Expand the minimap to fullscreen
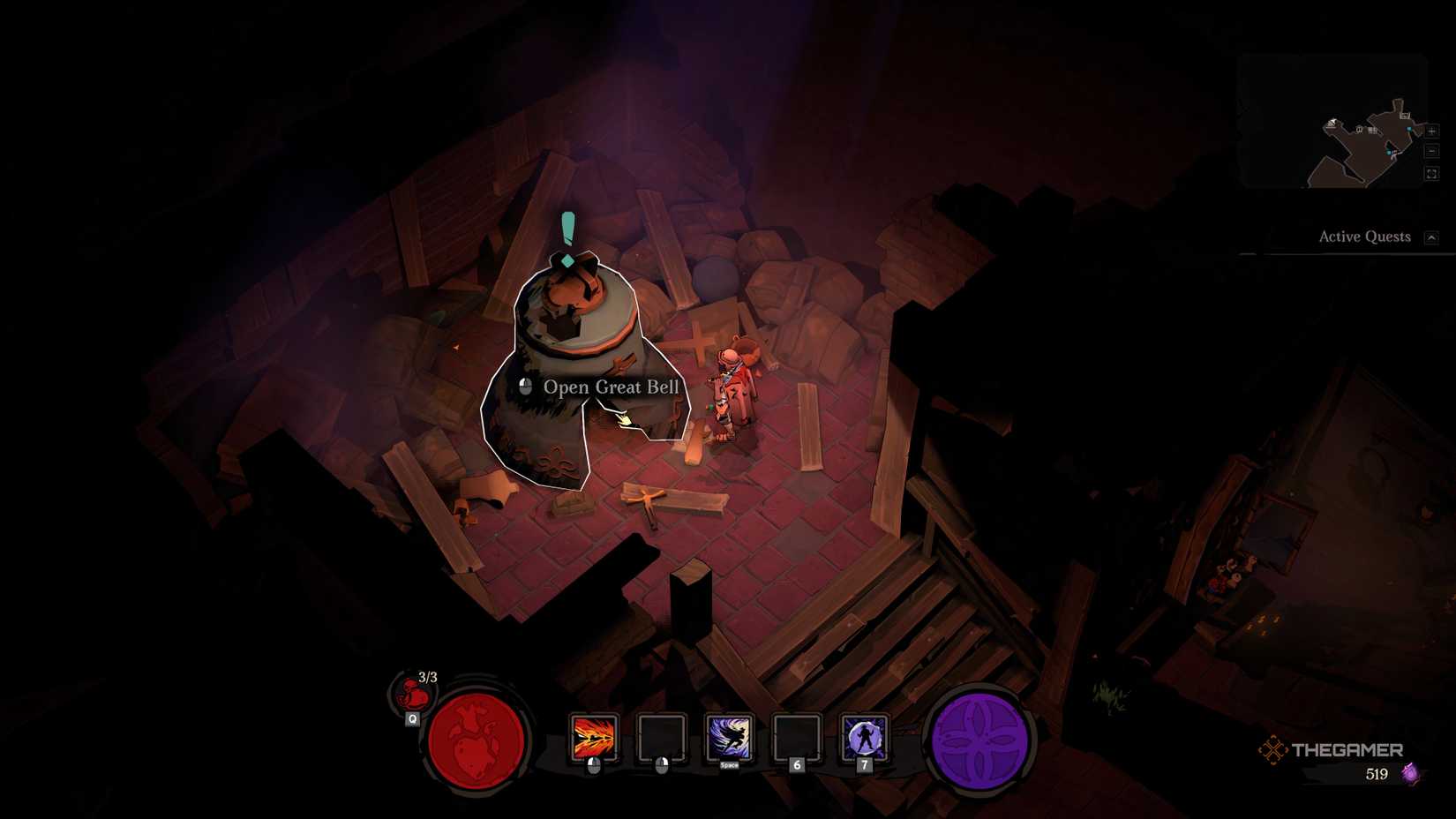 coord(1431,174)
